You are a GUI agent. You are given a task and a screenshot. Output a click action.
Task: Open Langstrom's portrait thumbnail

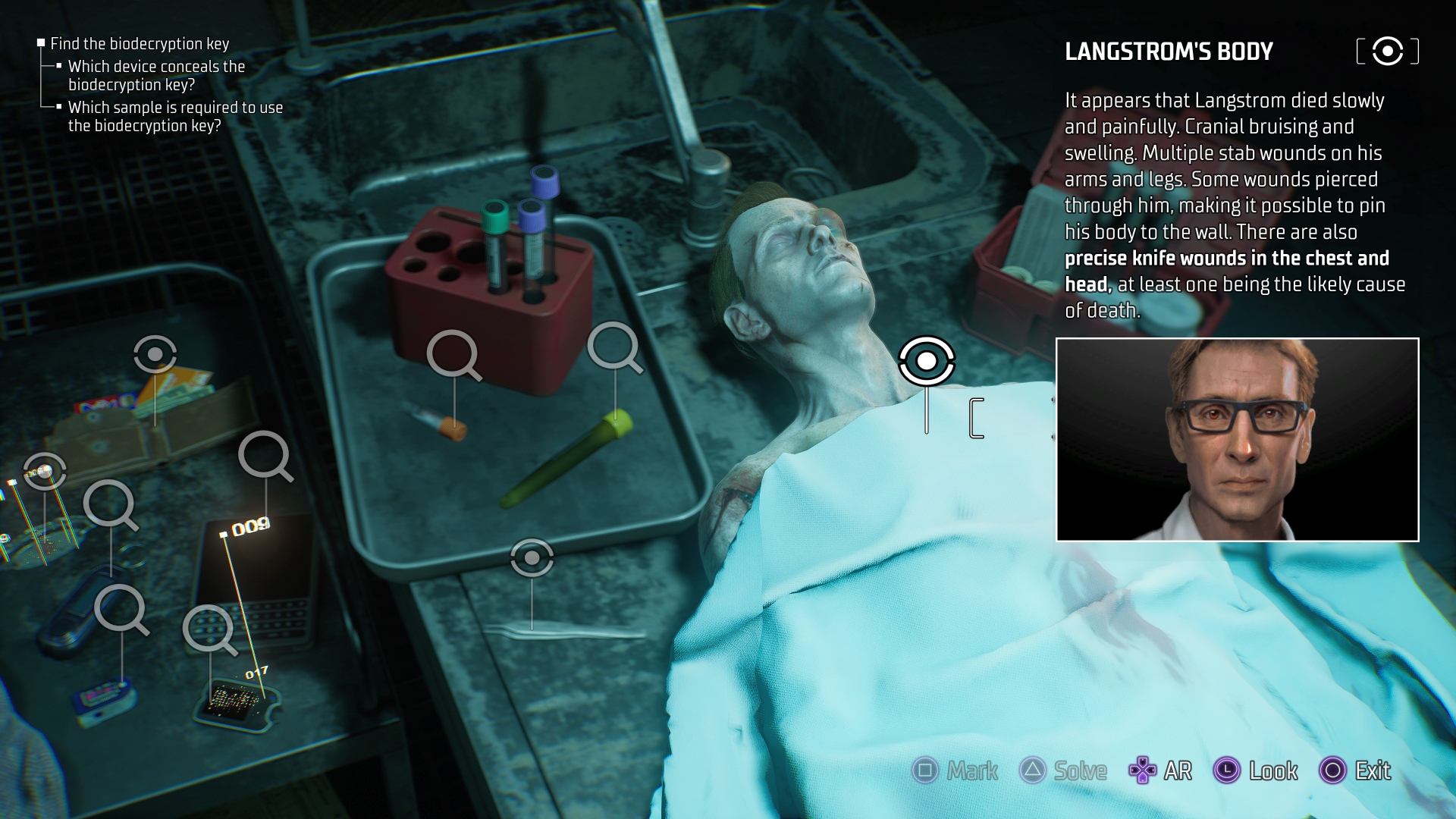coord(1237,440)
